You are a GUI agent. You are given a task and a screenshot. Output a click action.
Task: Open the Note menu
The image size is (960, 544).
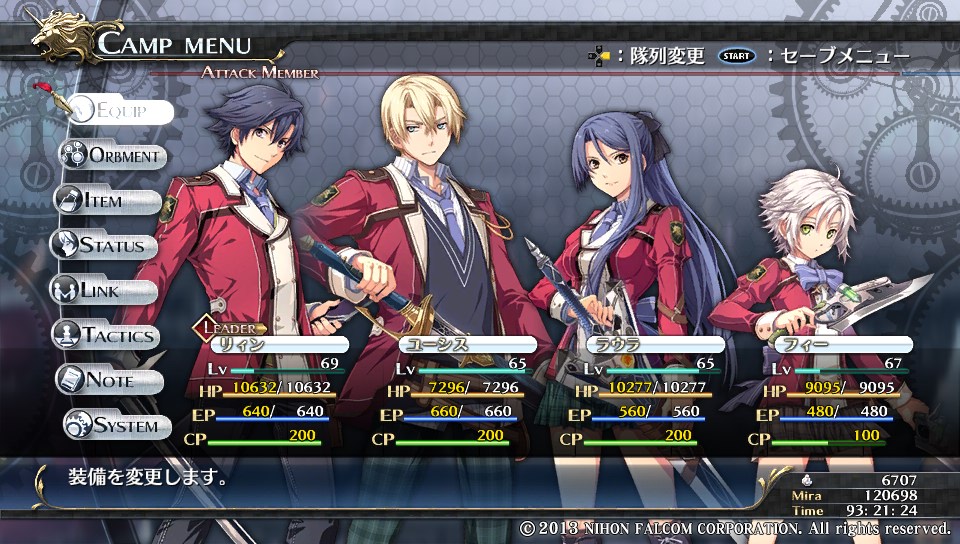click(x=109, y=381)
